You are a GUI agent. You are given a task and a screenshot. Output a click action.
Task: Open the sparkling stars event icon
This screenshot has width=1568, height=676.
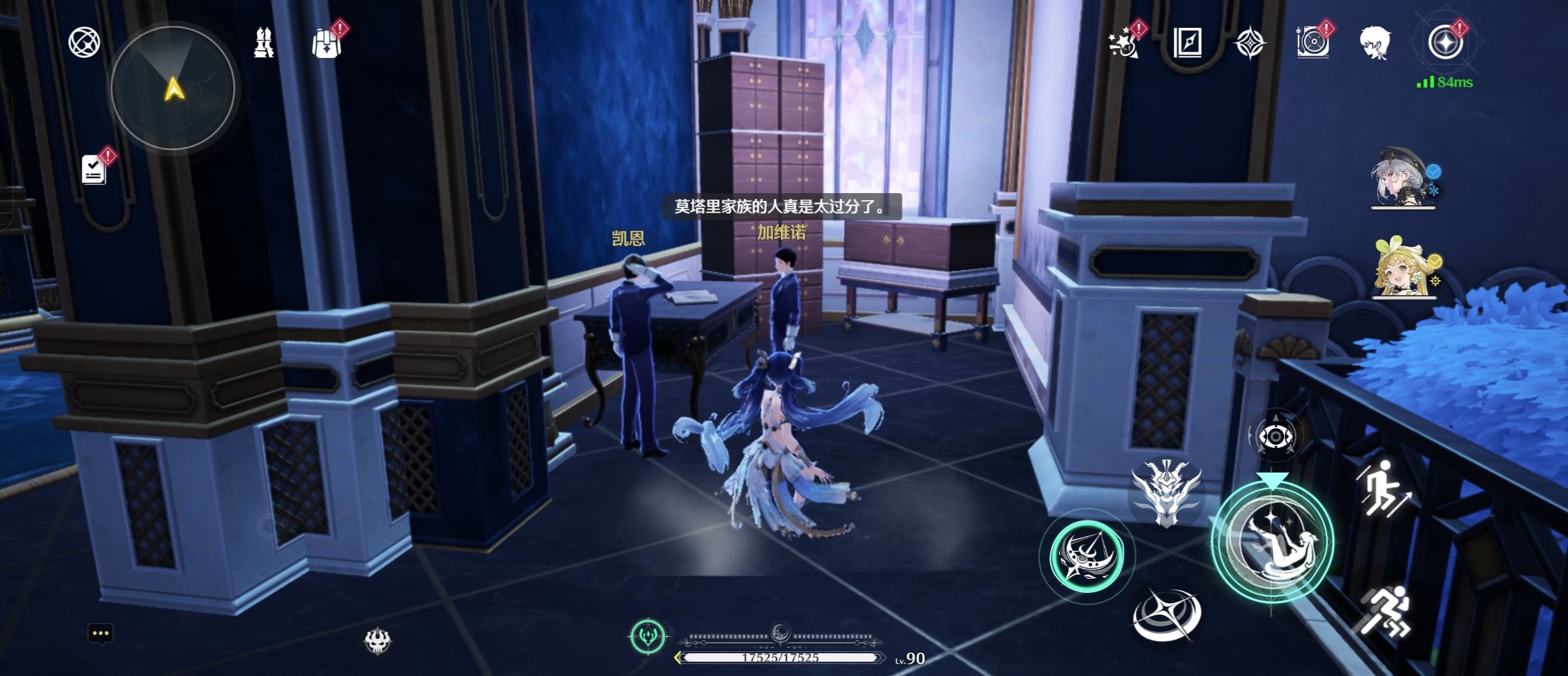[x=1124, y=43]
